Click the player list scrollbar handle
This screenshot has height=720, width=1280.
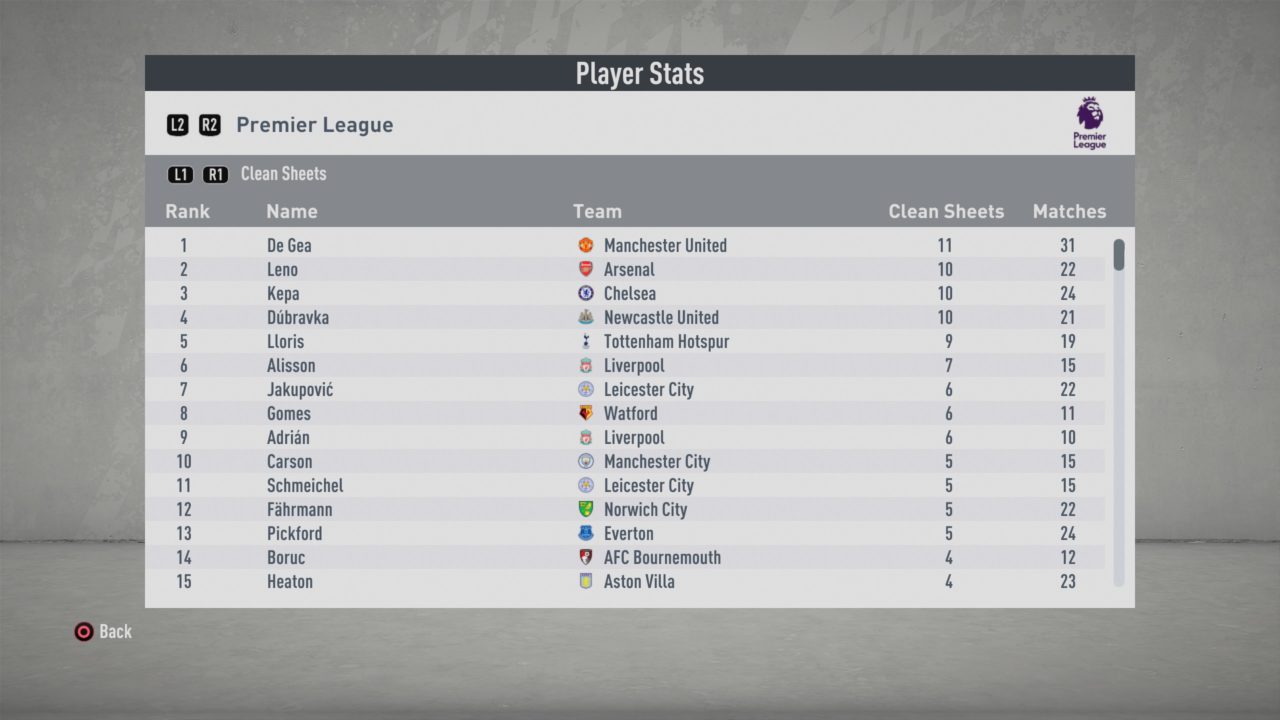pos(1119,254)
